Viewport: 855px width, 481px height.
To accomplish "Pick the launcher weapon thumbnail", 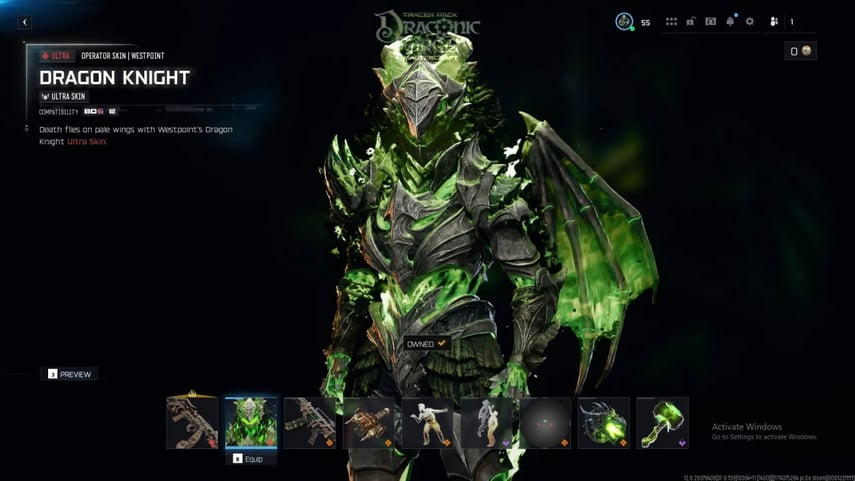I will (369, 422).
